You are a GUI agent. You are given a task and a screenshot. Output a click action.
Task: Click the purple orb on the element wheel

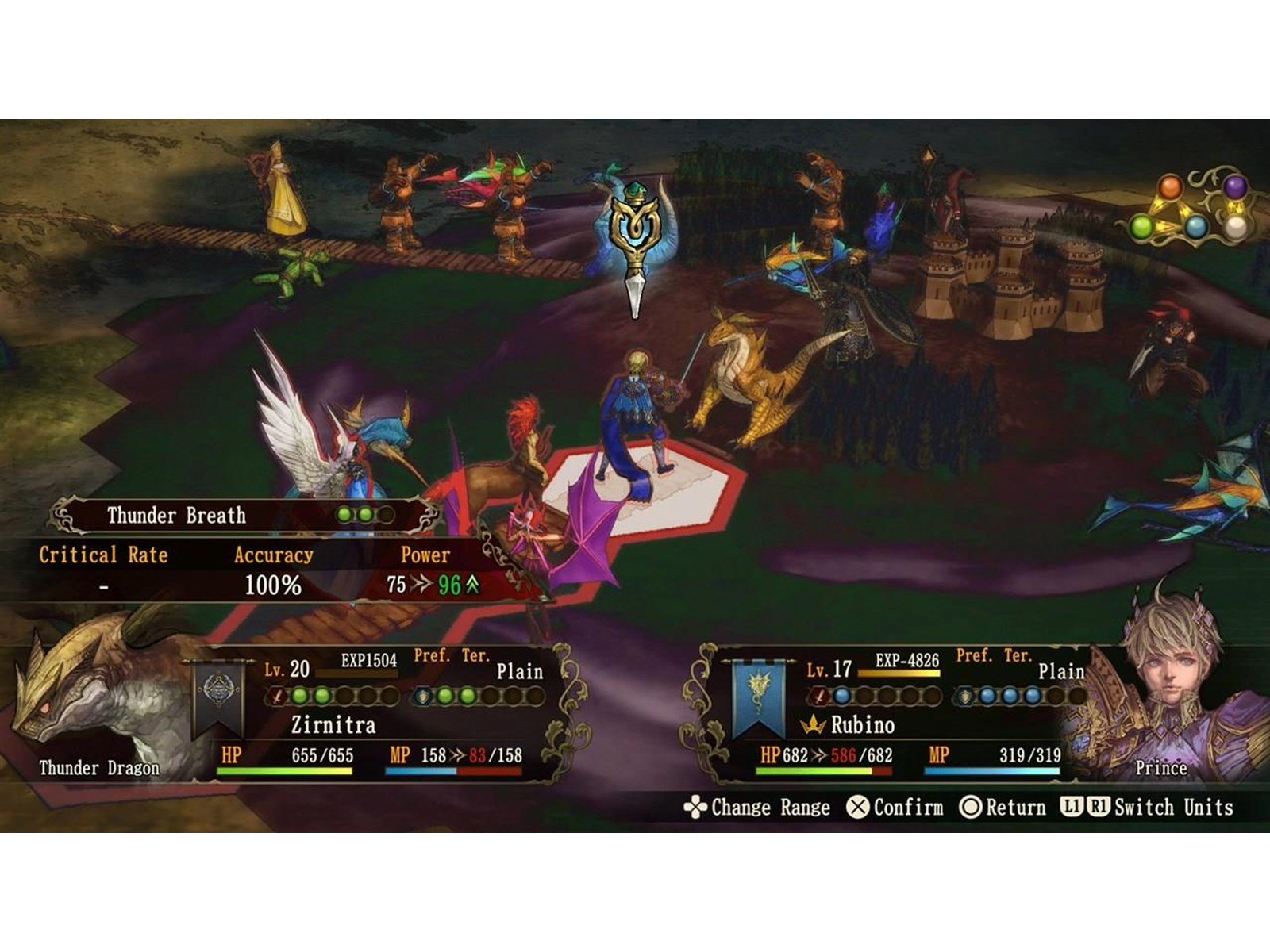click(1234, 188)
